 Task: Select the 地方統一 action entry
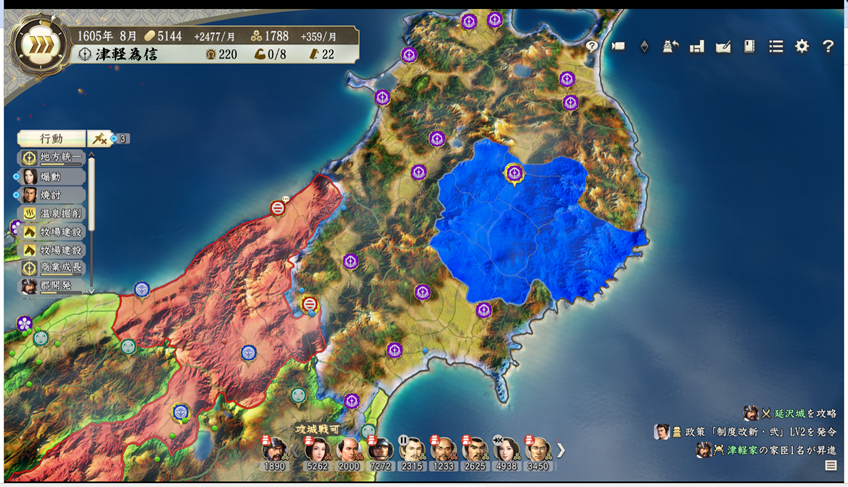[x=53, y=158]
